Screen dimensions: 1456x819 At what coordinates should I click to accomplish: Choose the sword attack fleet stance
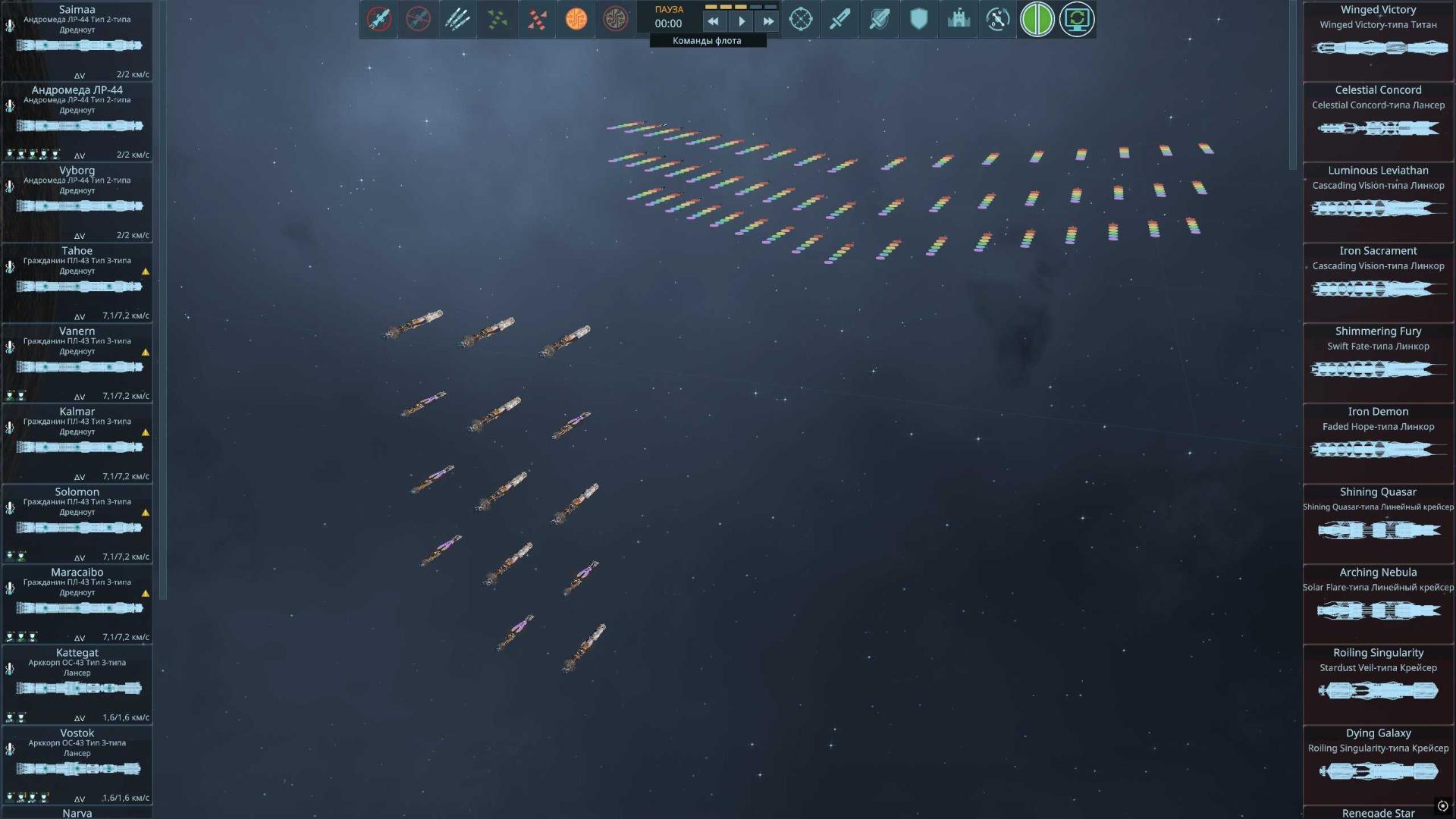tap(840, 20)
